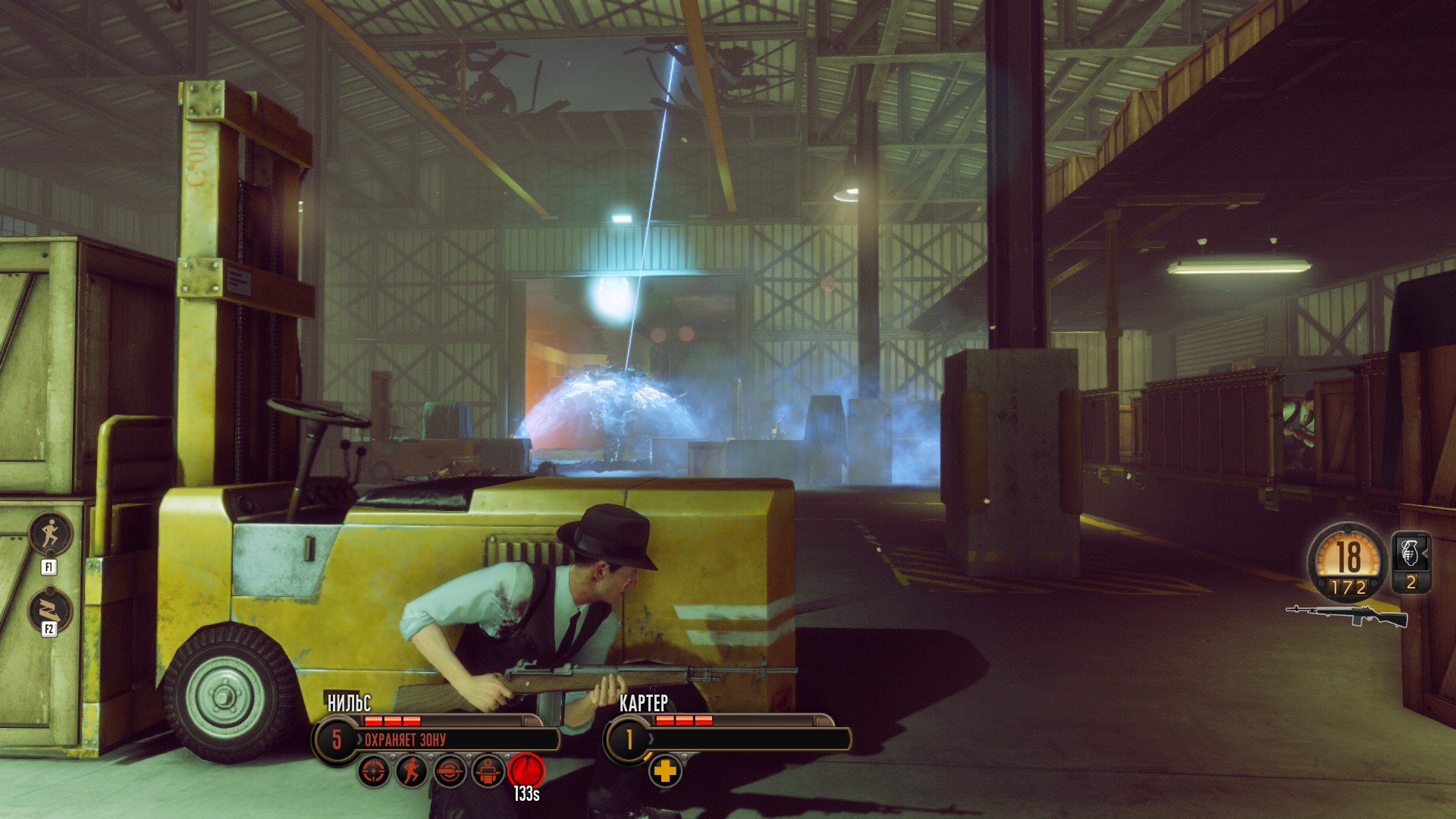1456x819 pixels.
Task: Click the equipped rifle weapon icon
Action: pyautogui.click(x=1347, y=616)
